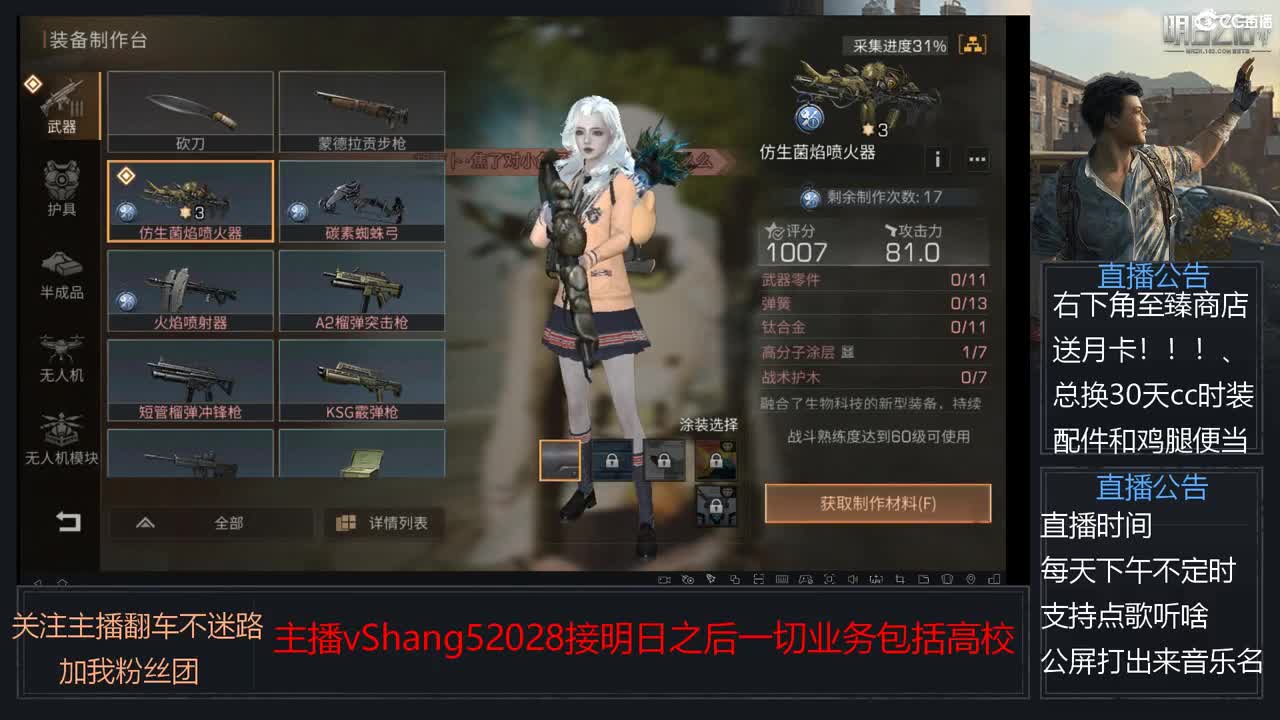Open the more options "..." icon
The height and width of the screenshot is (720, 1280).
(x=977, y=159)
